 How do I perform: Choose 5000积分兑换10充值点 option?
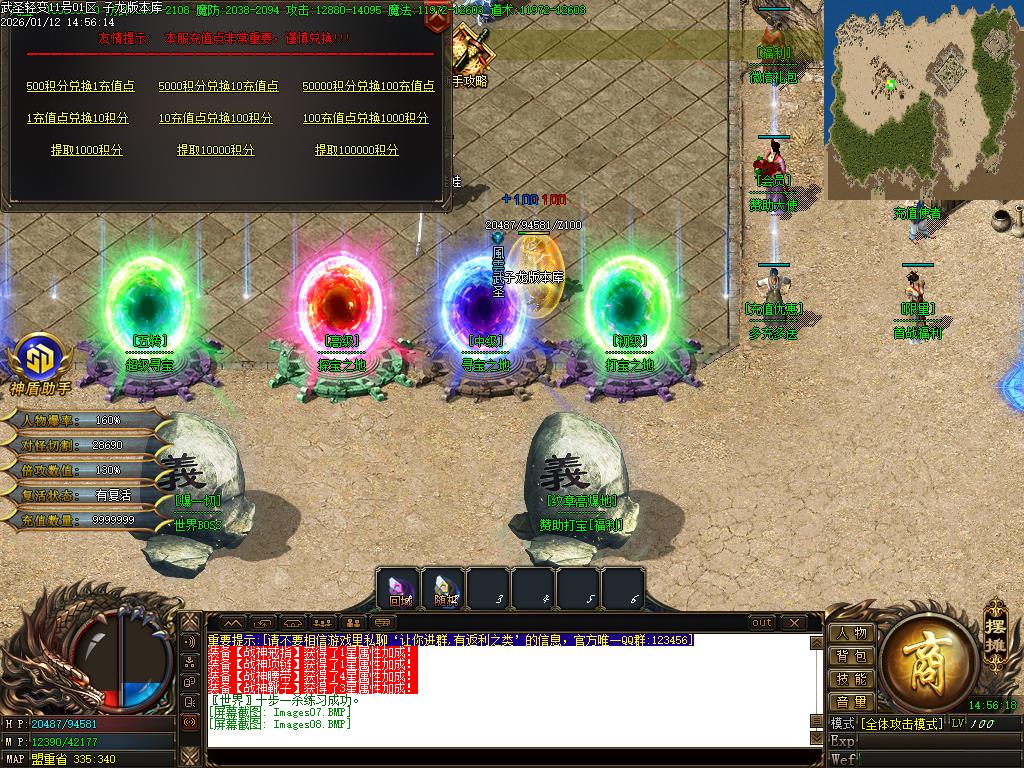coord(218,86)
